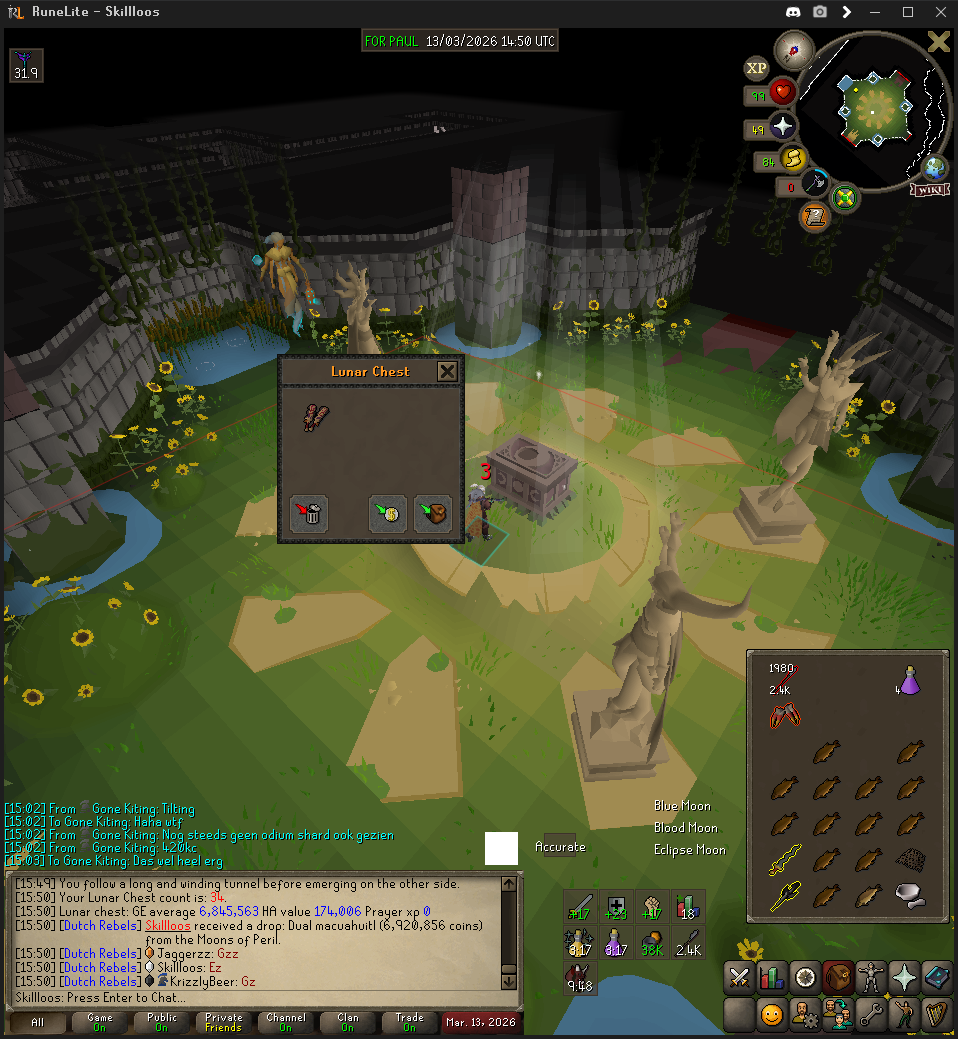Screen dimensions: 958x1039
Task: Select the dual macuahuitl reward in Lunar Chest
Action: (316, 417)
